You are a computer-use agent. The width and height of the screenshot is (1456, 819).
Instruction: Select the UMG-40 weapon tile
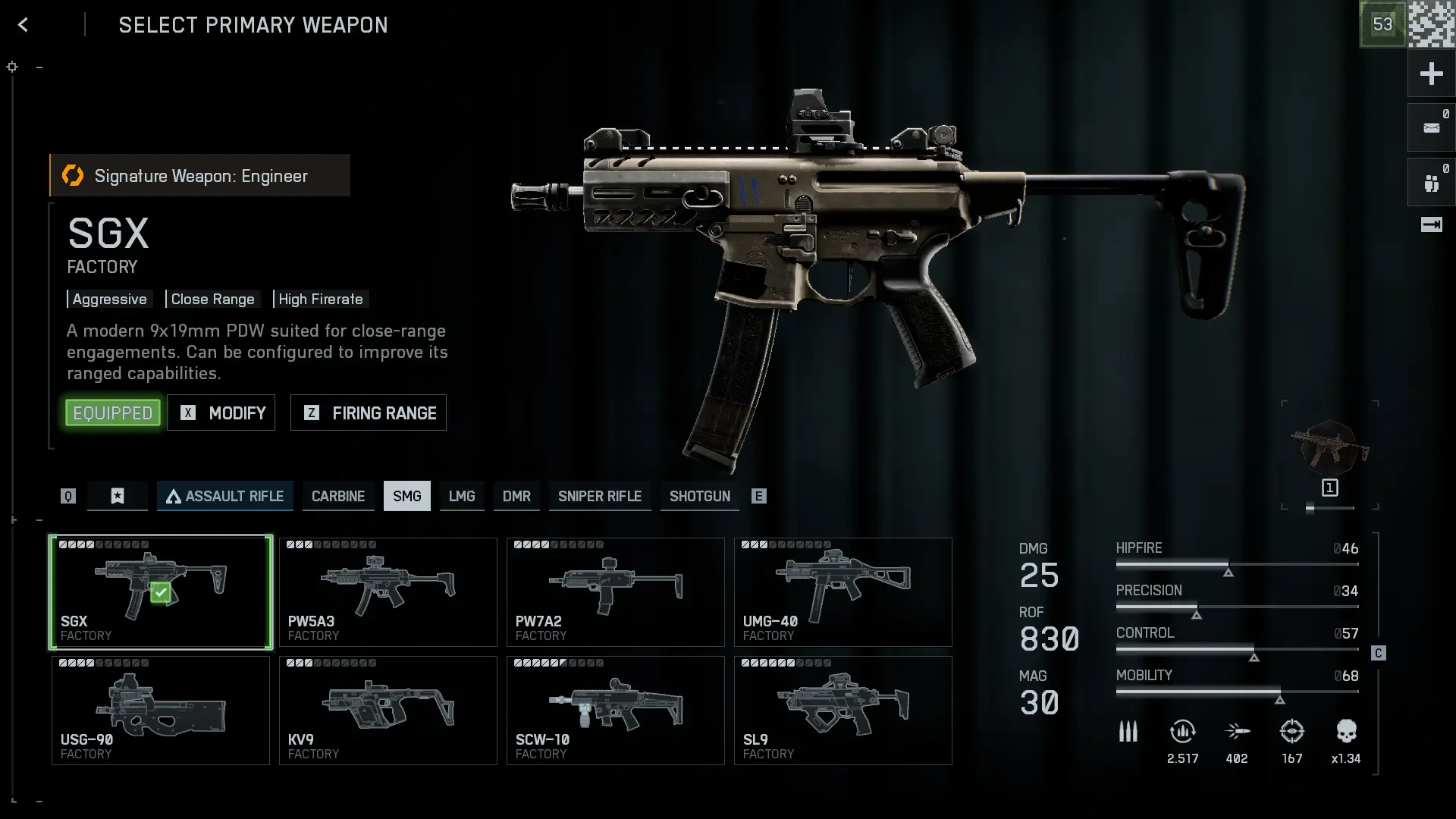tap(843, 592)
